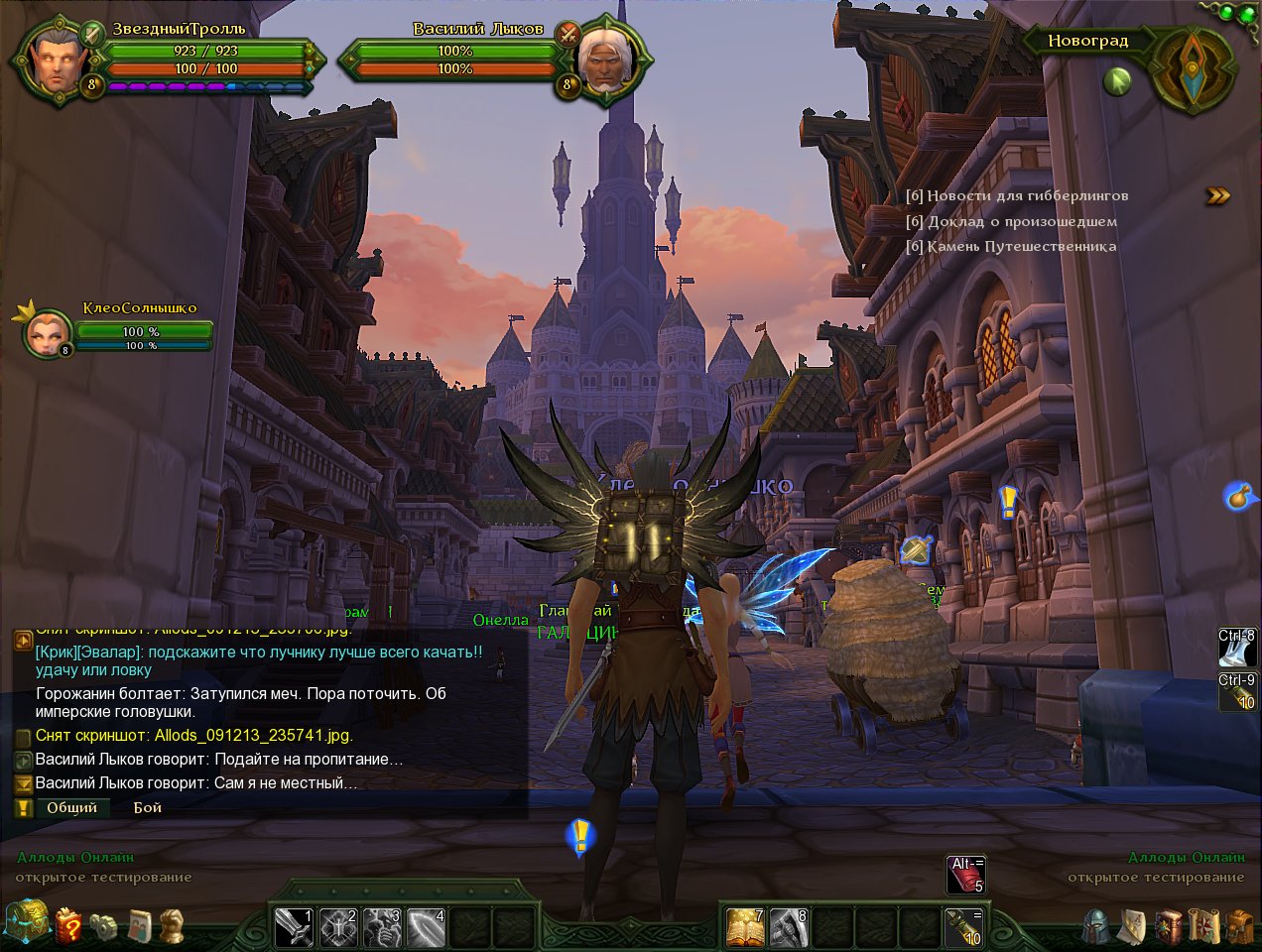
Task: Select quest Камень Путешественника in tracker
Action: click(1011, 246)
